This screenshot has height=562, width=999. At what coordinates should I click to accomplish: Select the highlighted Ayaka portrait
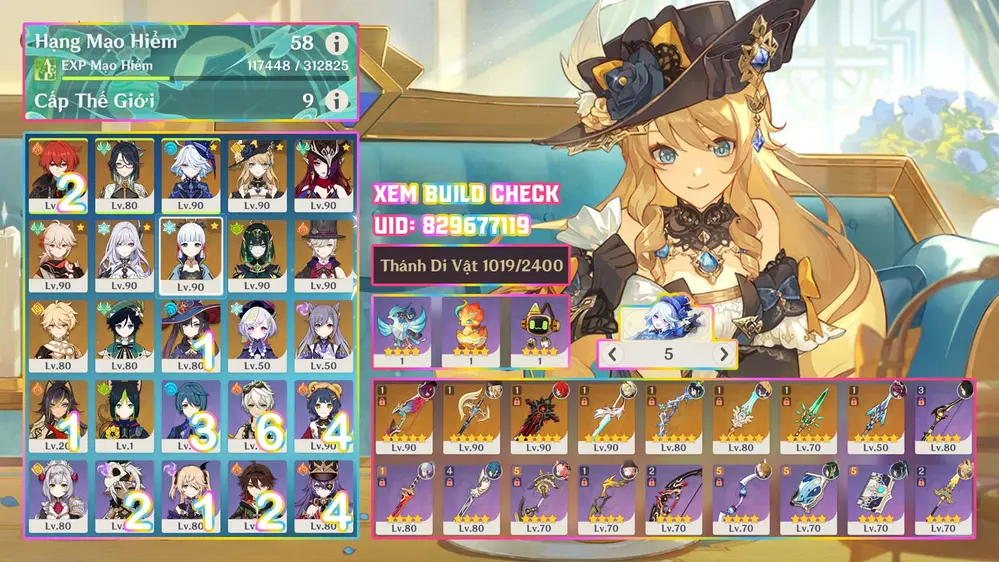click(191, 255)
